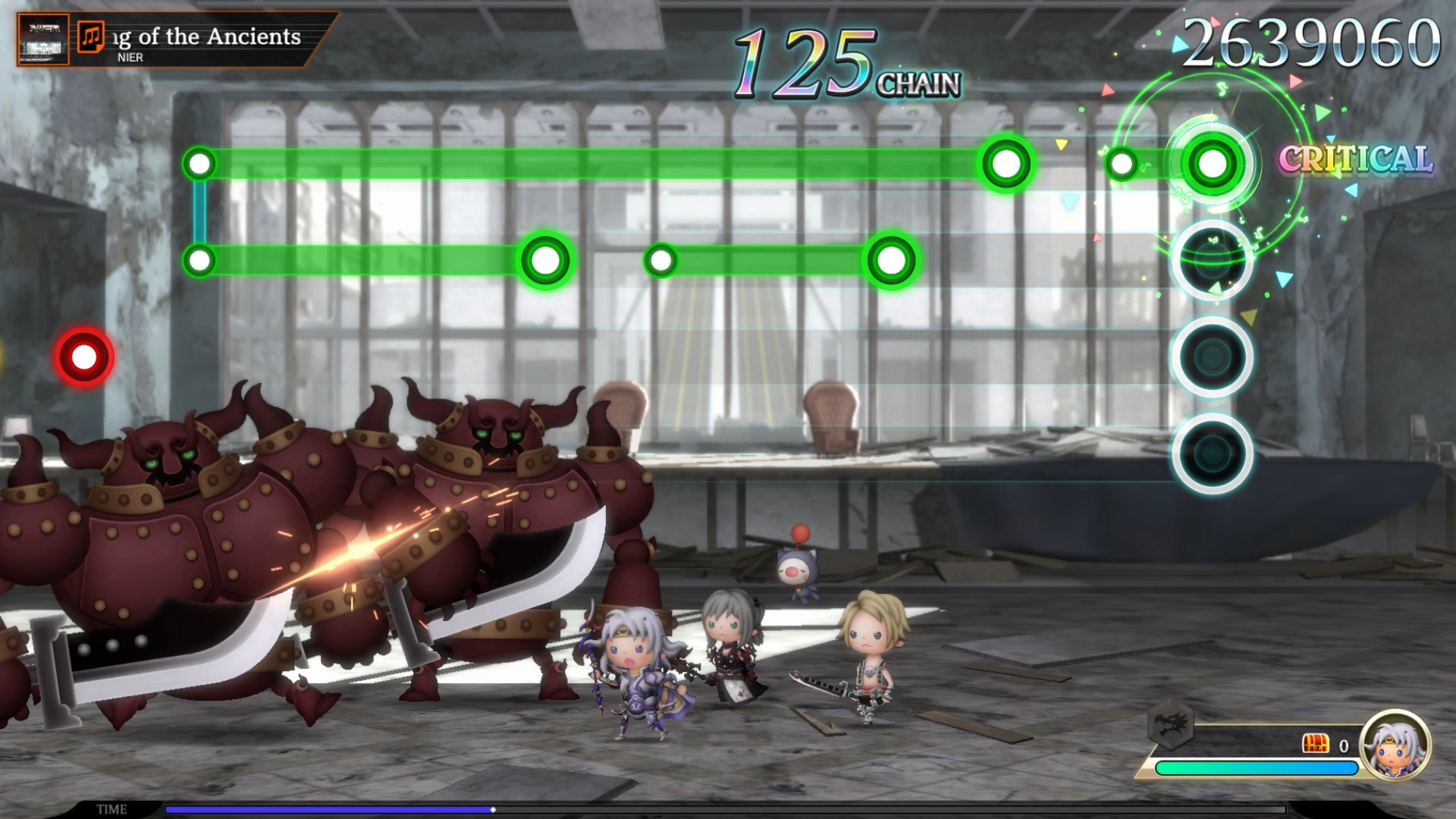Select the active green target circle ring
1456x819 pixels.
point(1213,161)
